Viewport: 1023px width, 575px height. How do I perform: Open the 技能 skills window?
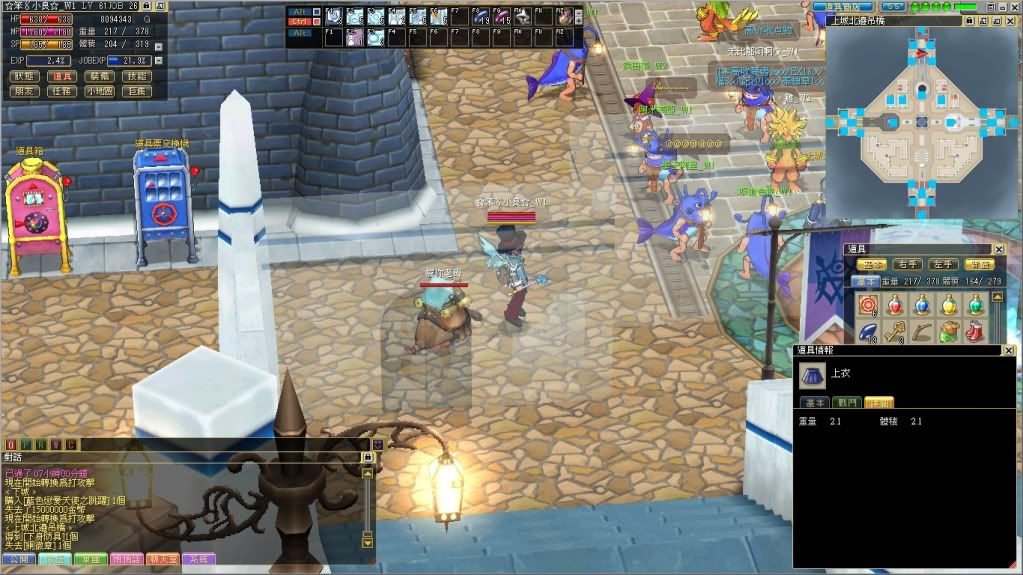pyautogui.click(x=135, y=76)
